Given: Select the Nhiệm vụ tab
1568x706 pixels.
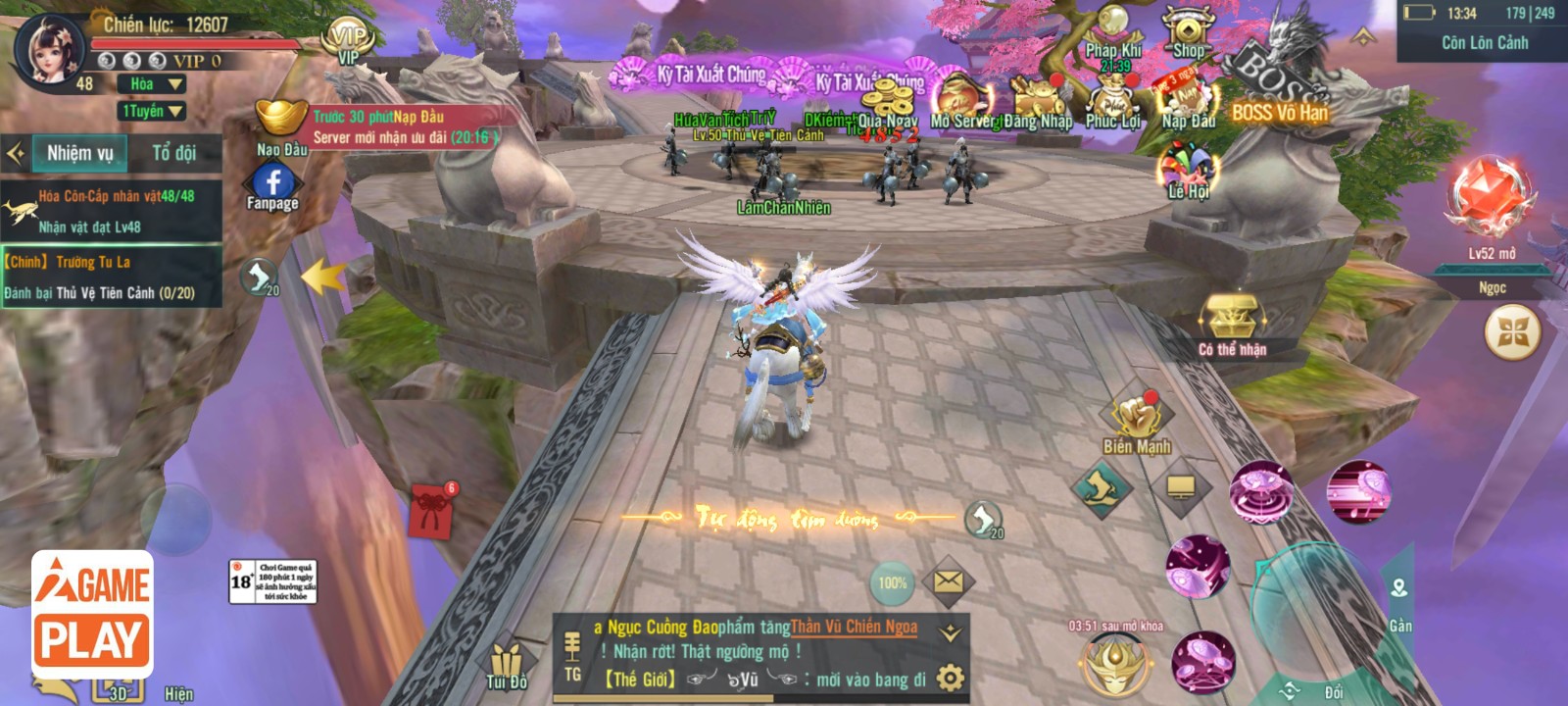Looking at the screenshot, I should [80, 153].
